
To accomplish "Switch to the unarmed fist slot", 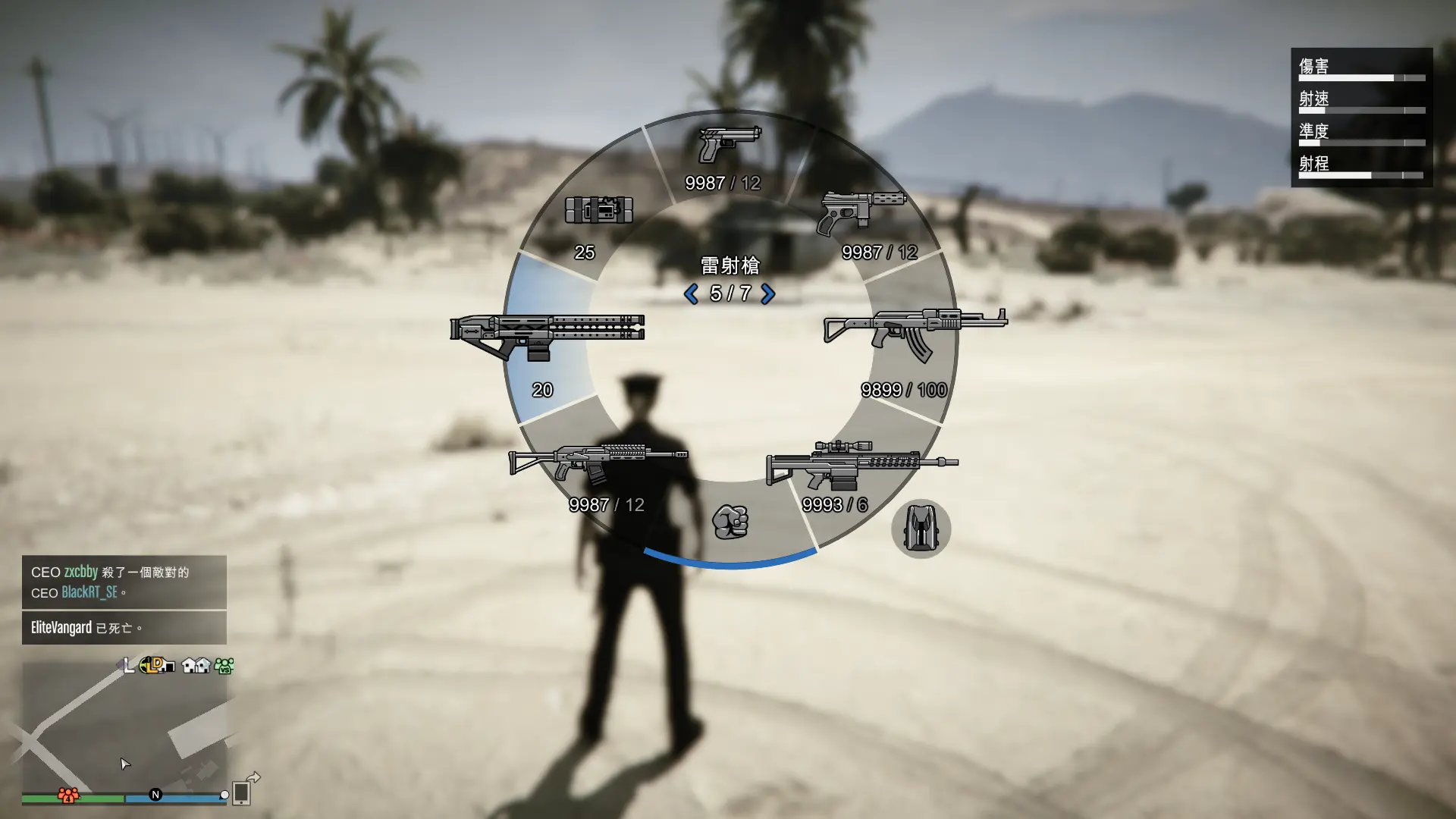I will pyautogui.click(x=730, y=522).
